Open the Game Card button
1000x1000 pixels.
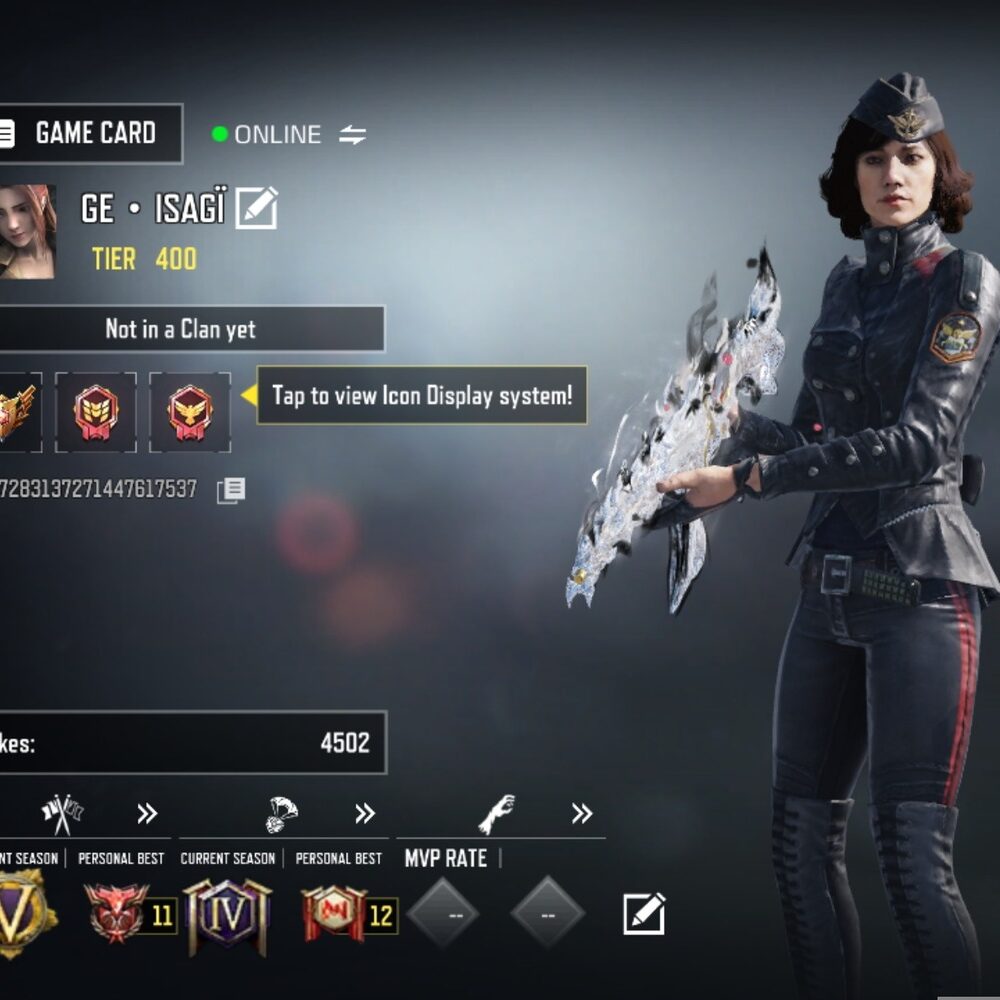pos(88,133)
